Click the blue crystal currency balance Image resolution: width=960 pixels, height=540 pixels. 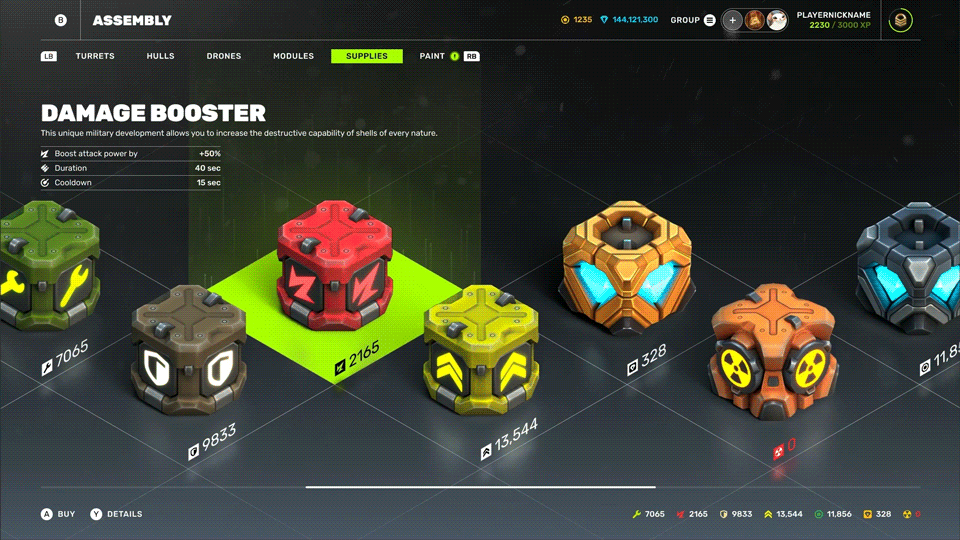tap(629, 20)
